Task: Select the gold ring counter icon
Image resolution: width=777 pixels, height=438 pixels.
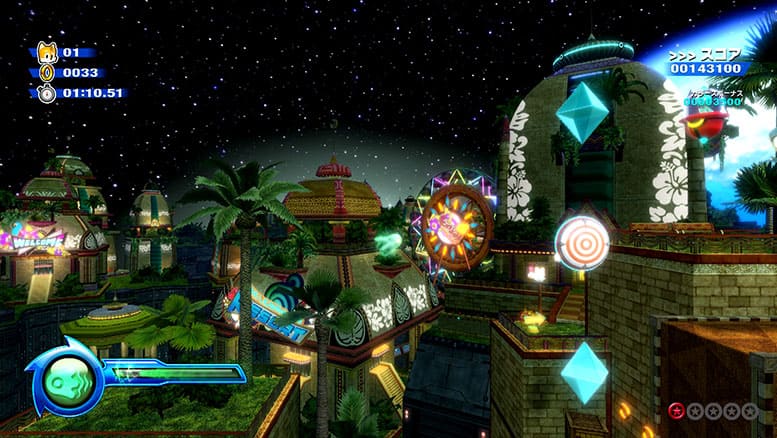Action: pyautogui.click(x=46, y=72)
